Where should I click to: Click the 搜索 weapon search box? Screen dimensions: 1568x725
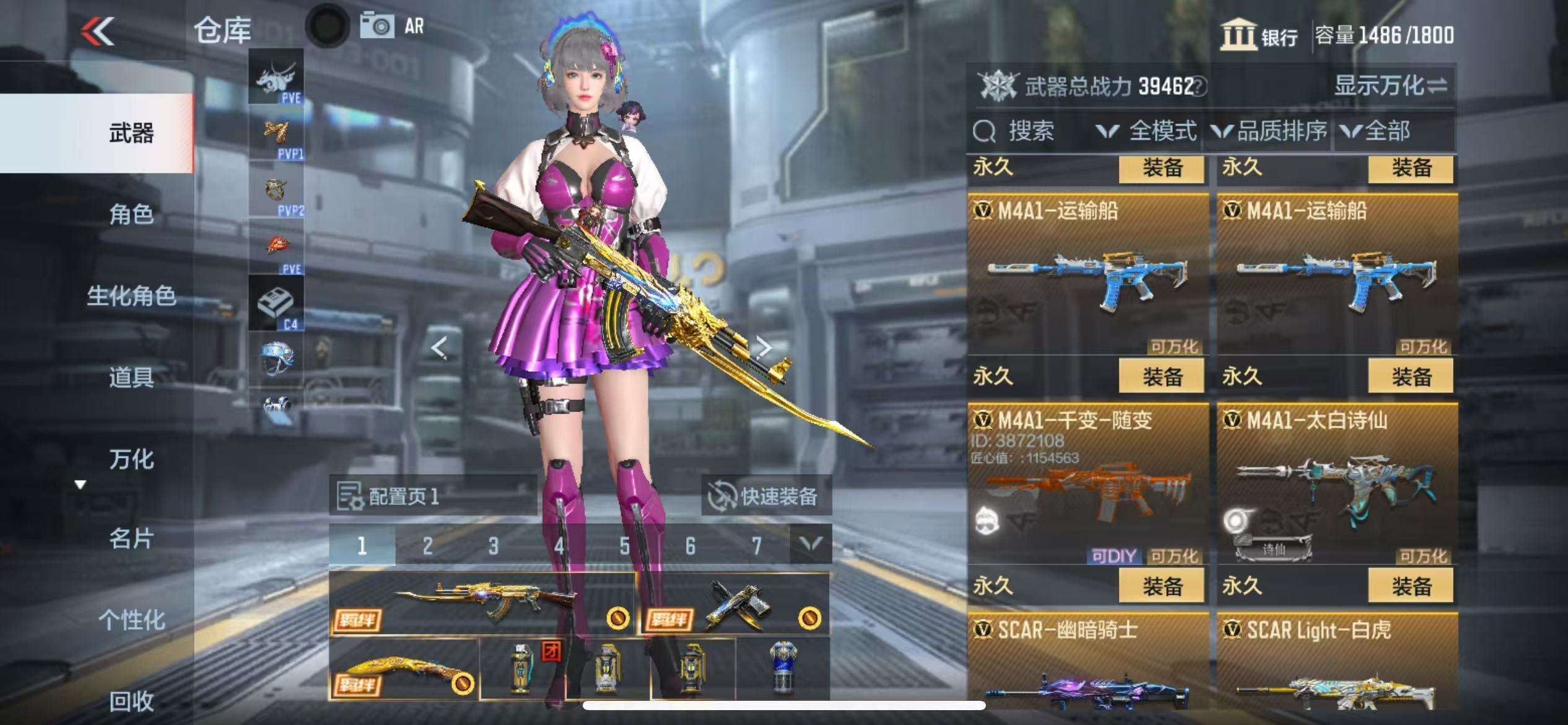coord(1028,131)
